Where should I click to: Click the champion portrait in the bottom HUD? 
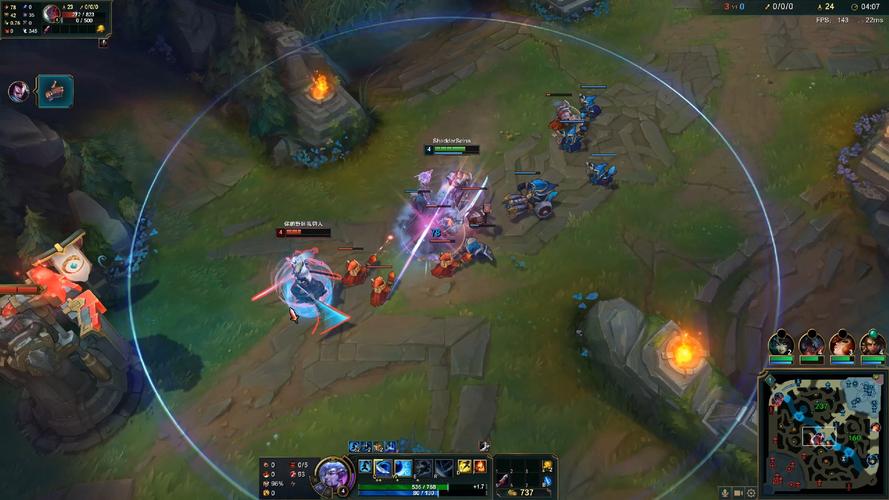coord(332,471)
